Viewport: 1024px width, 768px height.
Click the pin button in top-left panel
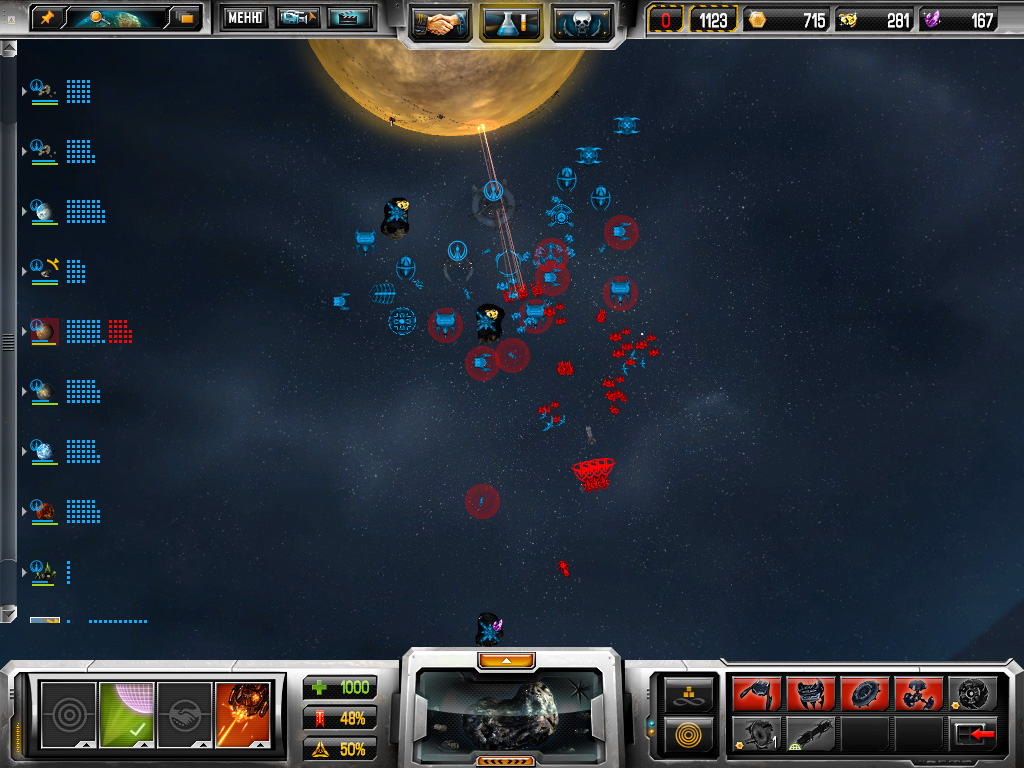(x=47, y=18)
